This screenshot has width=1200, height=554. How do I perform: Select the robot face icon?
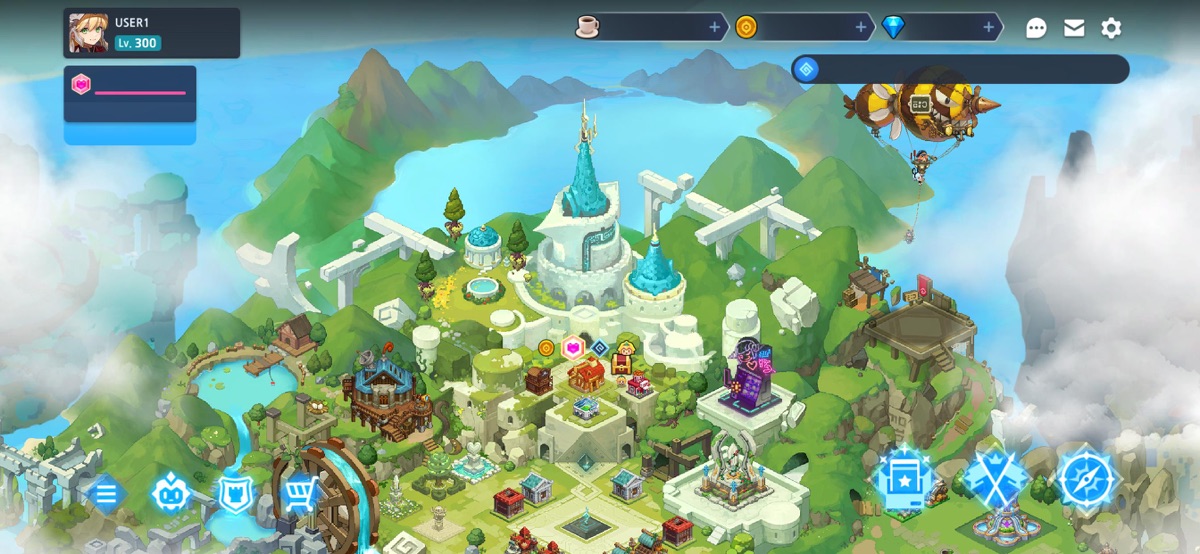coord(170,493)
